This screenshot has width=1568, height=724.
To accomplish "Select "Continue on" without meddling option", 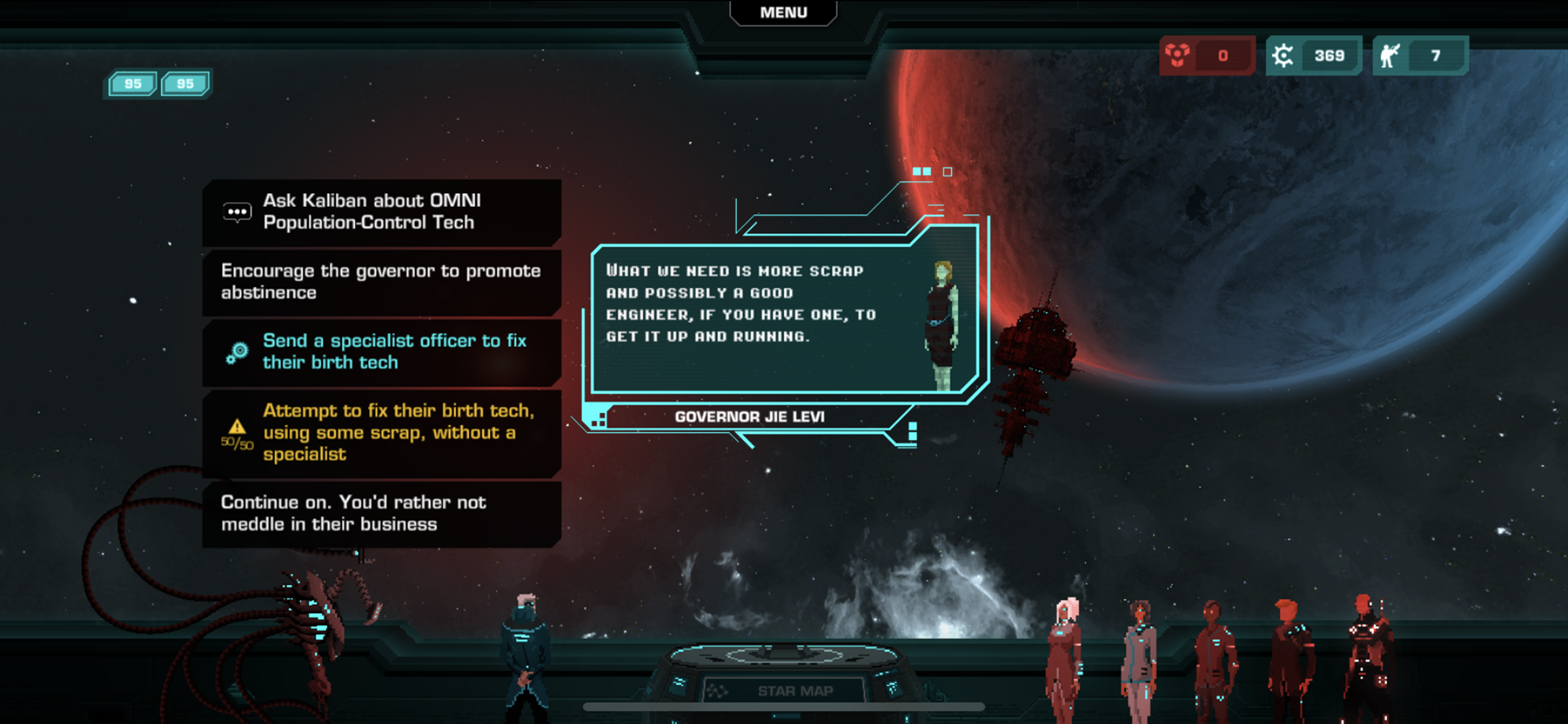I will pos(381,514).
